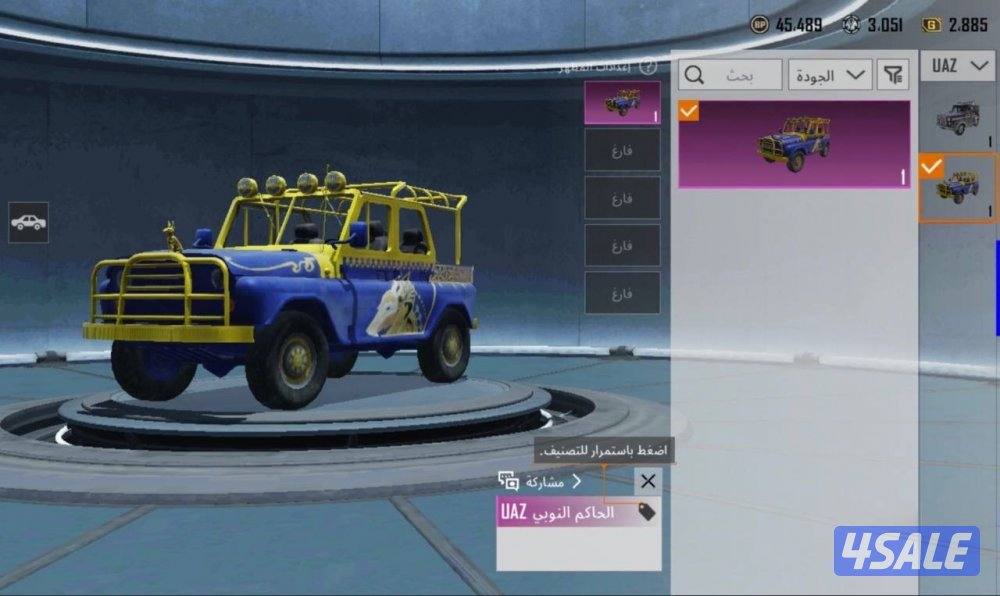Open the BP currency balance
1000x596 pixels.
click(x=786, y=25)
